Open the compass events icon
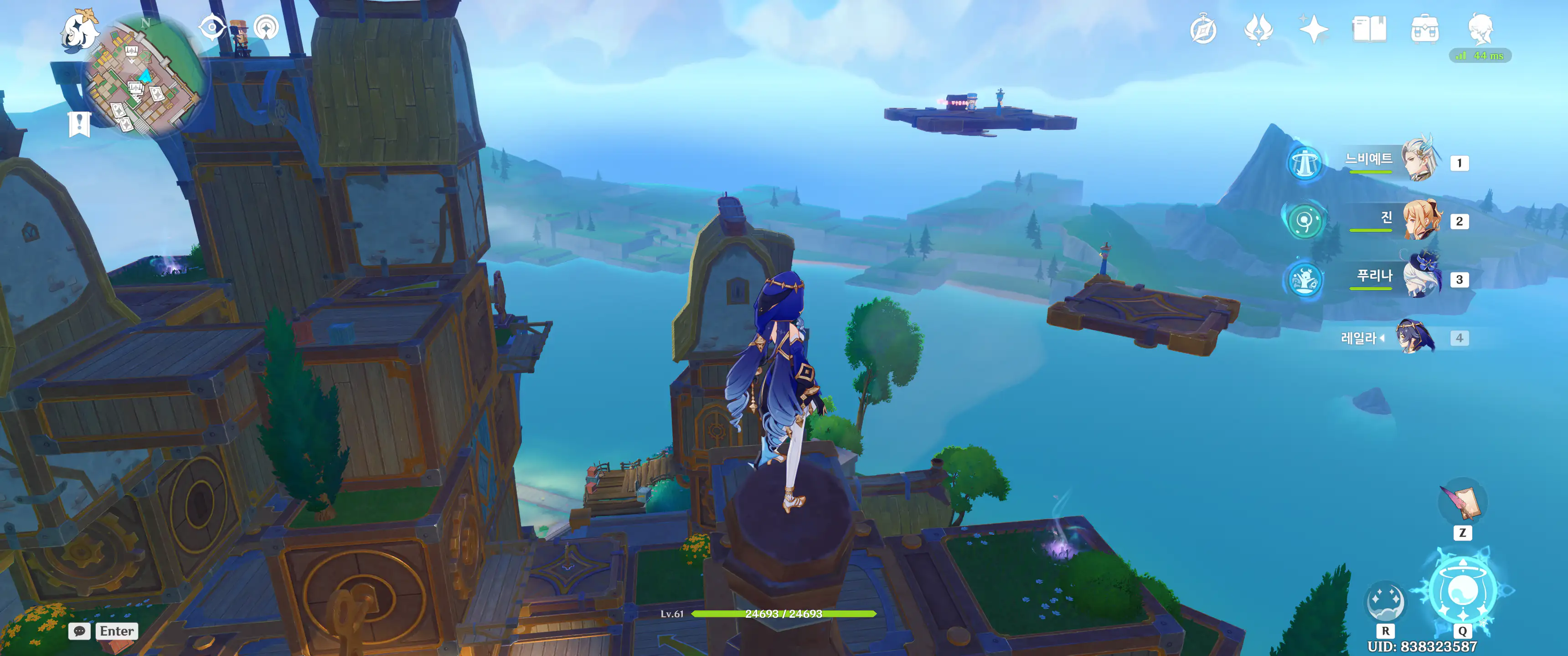 click(x=1203, y=30)
